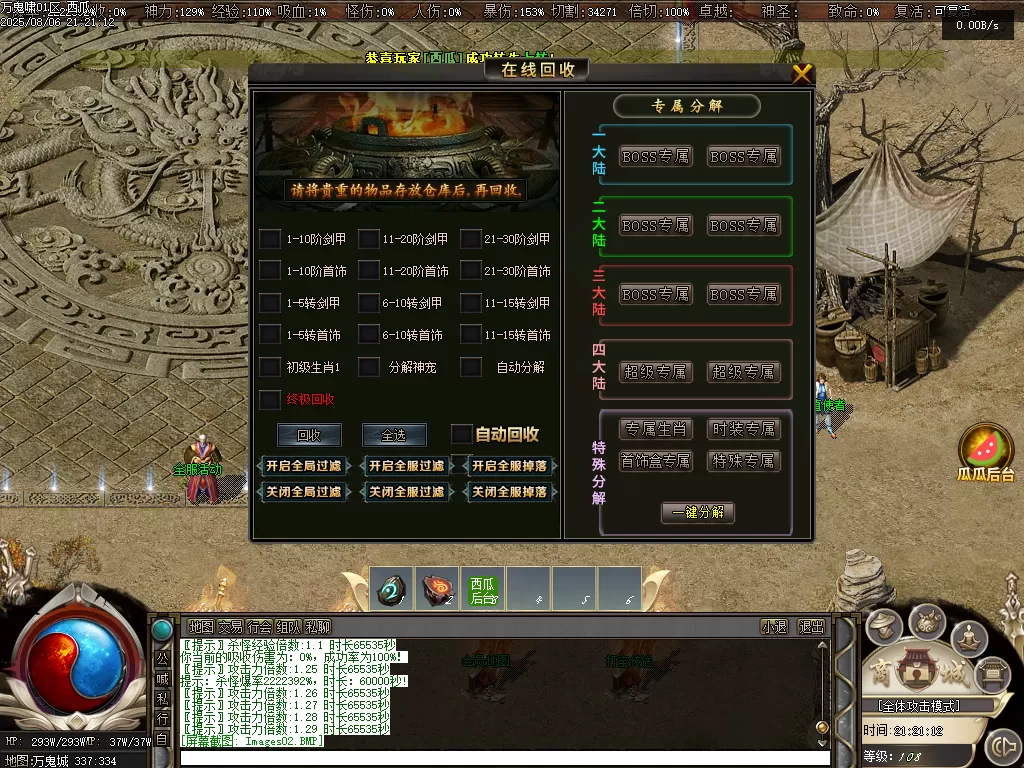
Task: Click the 回收 button
Action: tap(309, 435)
